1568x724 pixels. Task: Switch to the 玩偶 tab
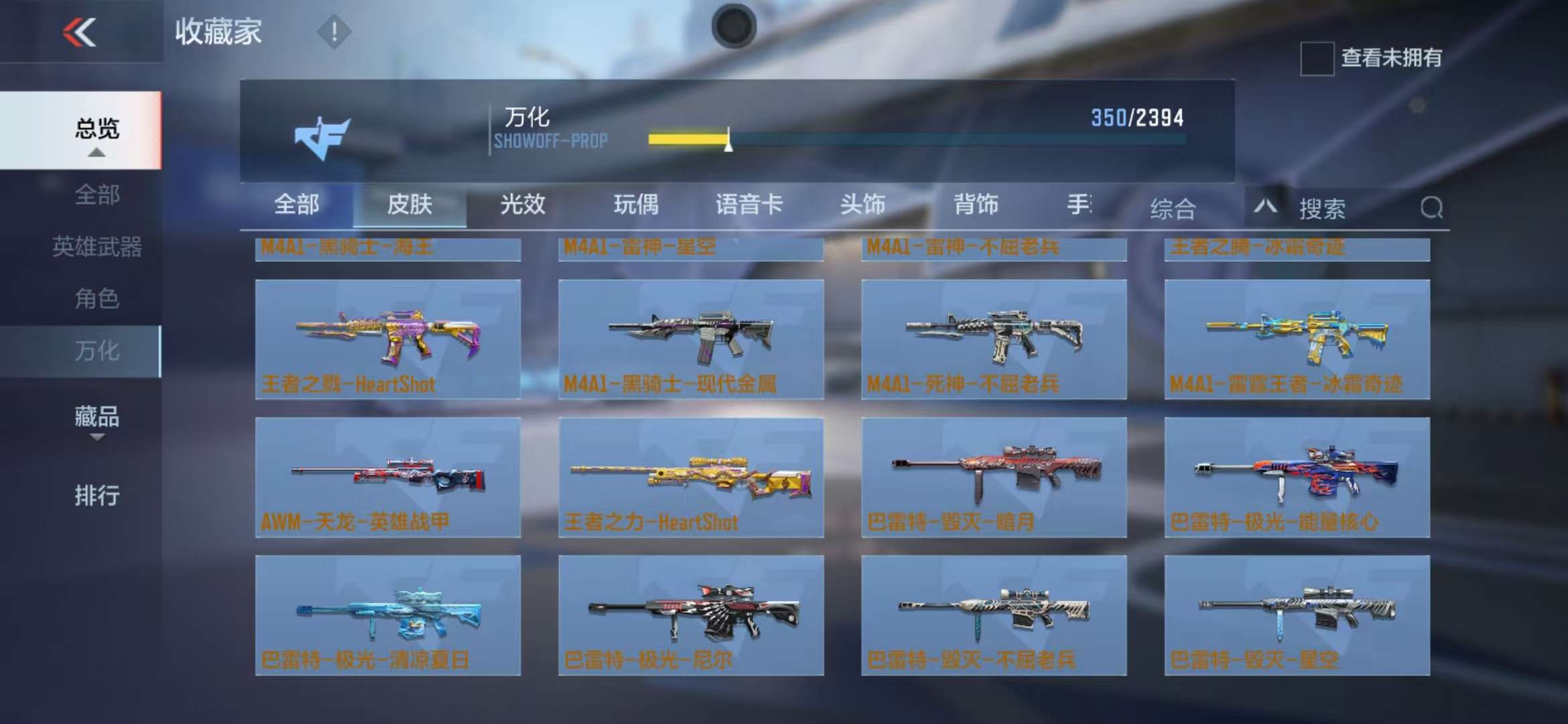pos(636,204)
